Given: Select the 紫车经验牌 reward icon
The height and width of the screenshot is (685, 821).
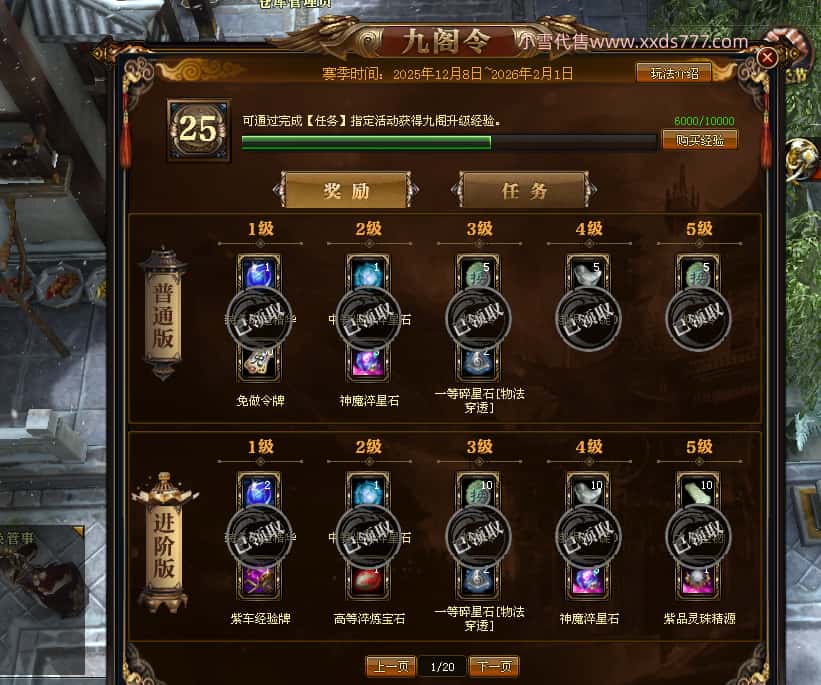Looking at the screenshot, I should point(260,580).
